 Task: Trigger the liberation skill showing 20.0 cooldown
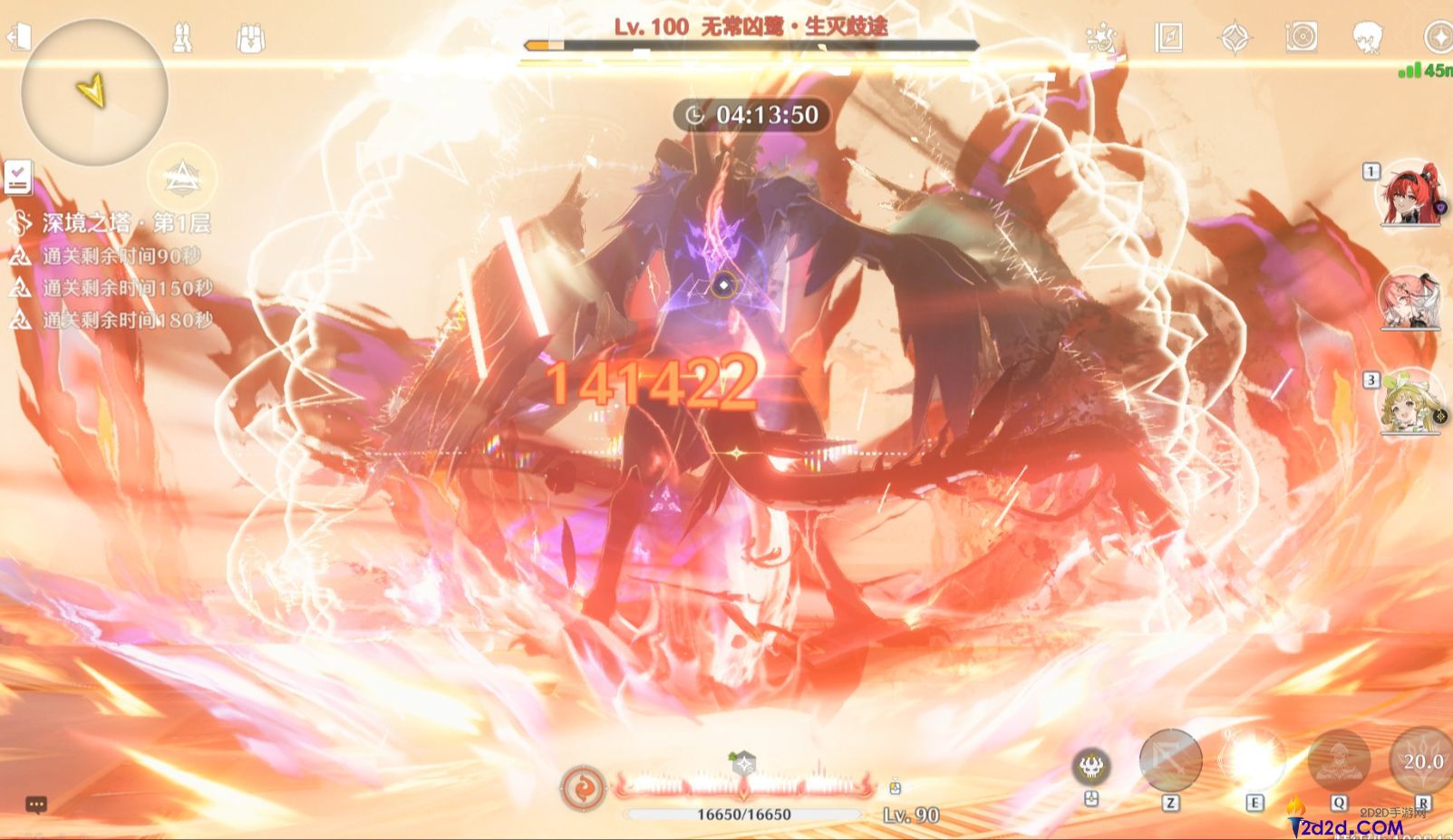coord(1421,761)
